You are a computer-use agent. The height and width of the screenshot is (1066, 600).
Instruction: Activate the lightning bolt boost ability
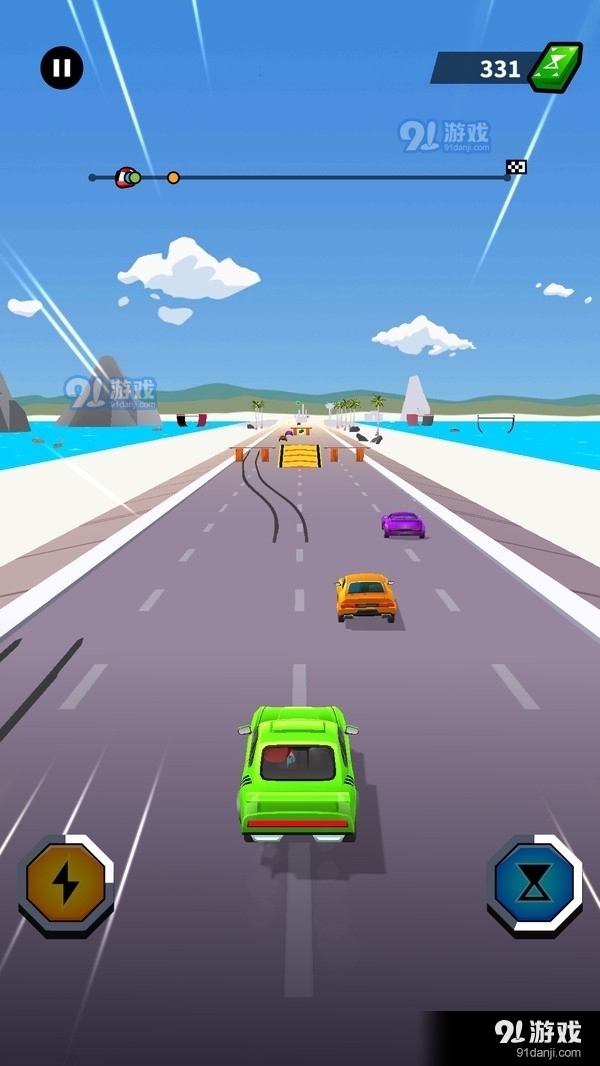[65, 884]
